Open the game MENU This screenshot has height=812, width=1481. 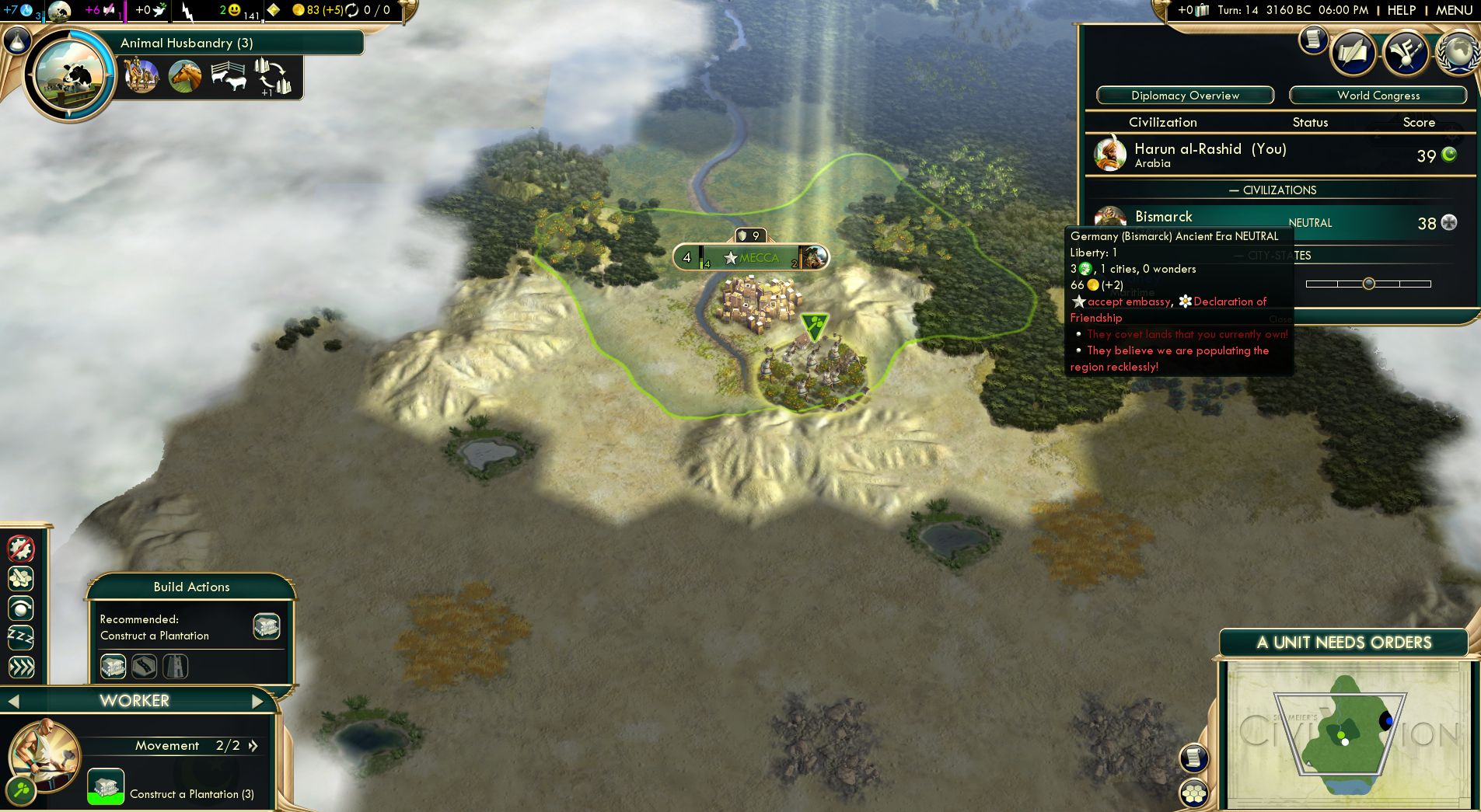pyautogui.click(x=1454, y=10)
